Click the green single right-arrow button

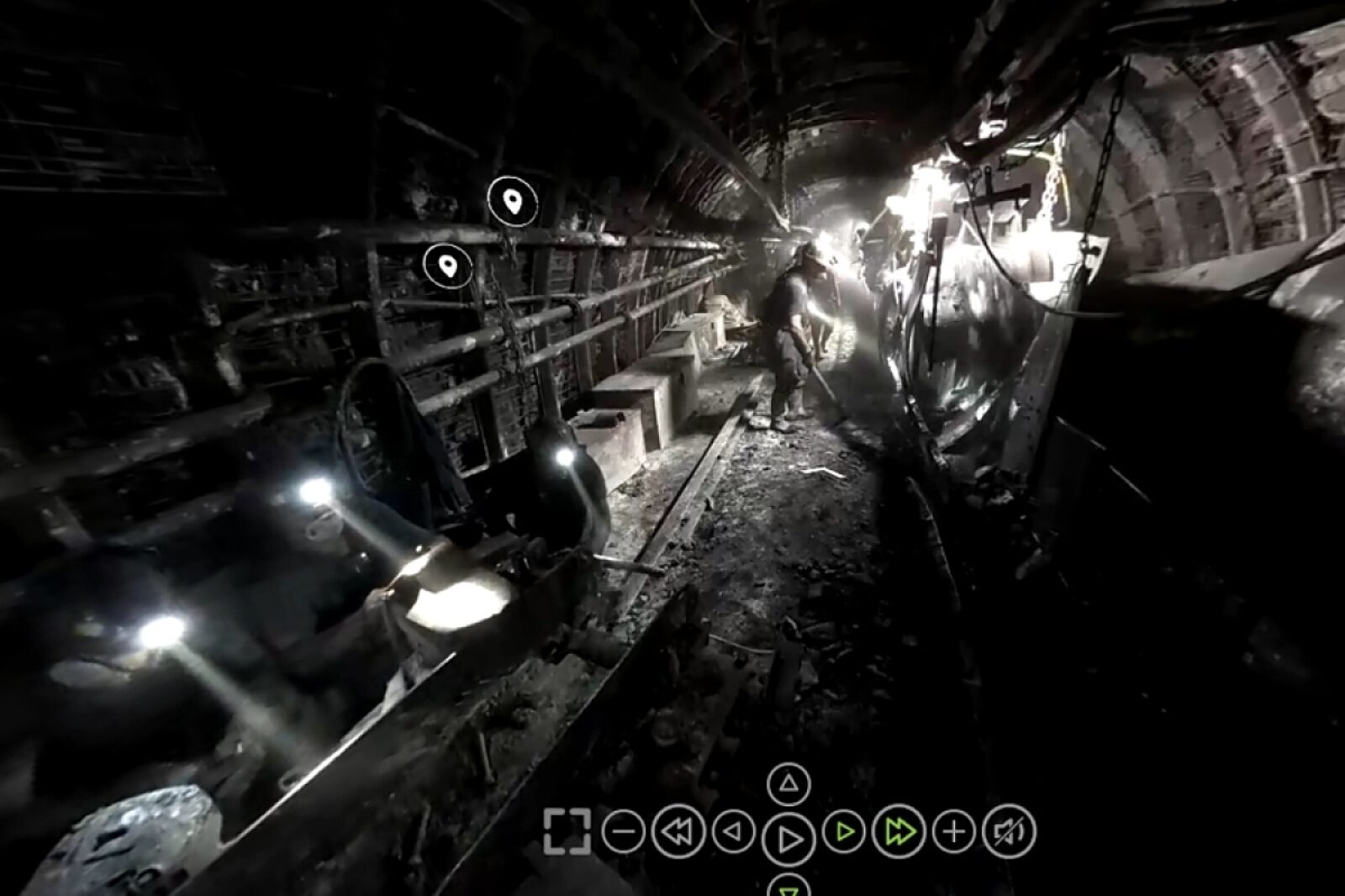tap(844, 832)
